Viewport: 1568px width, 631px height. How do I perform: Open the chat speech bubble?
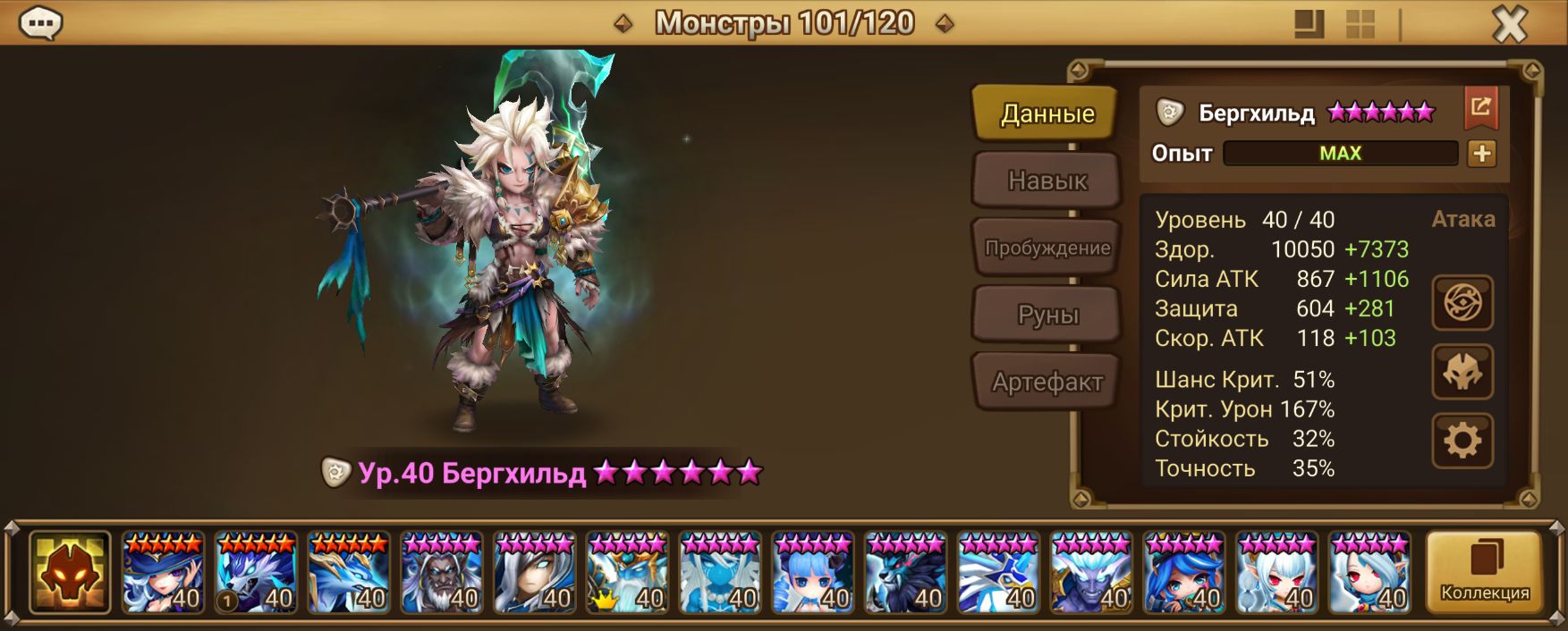[x=40, y=23]
